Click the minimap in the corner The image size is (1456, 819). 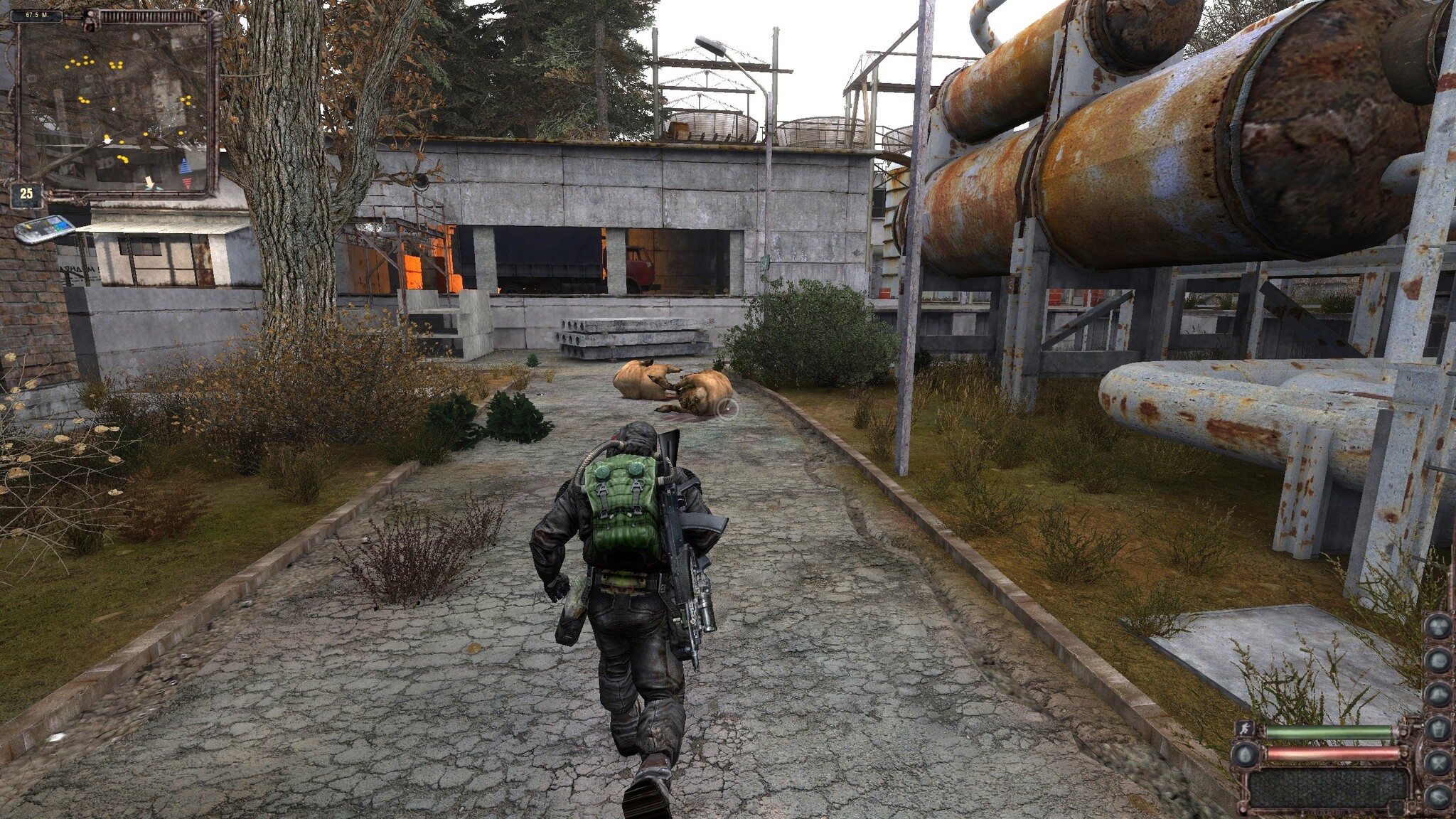[x=116, y=103]
